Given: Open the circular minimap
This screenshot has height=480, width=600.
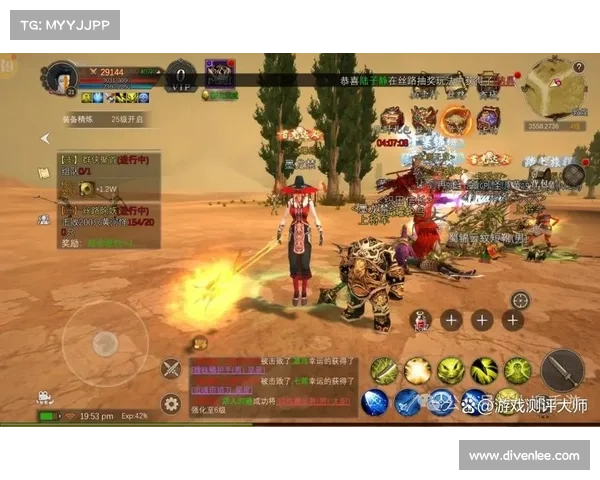Looking at the screenshot, I should coord(549,87).
